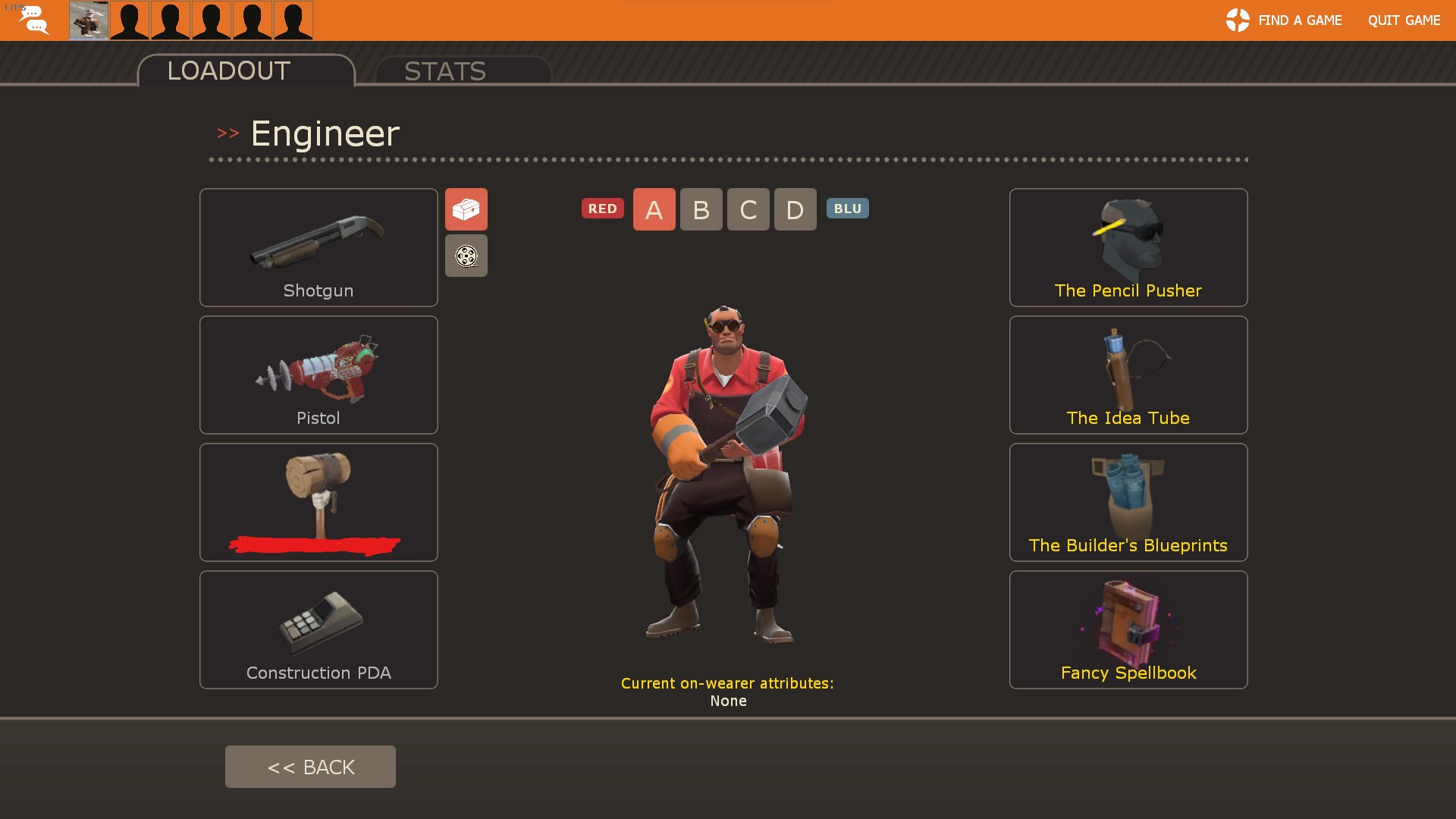
Task: Open The Pencil Pusher cosmetic slot
Action: pos(1128,247)
